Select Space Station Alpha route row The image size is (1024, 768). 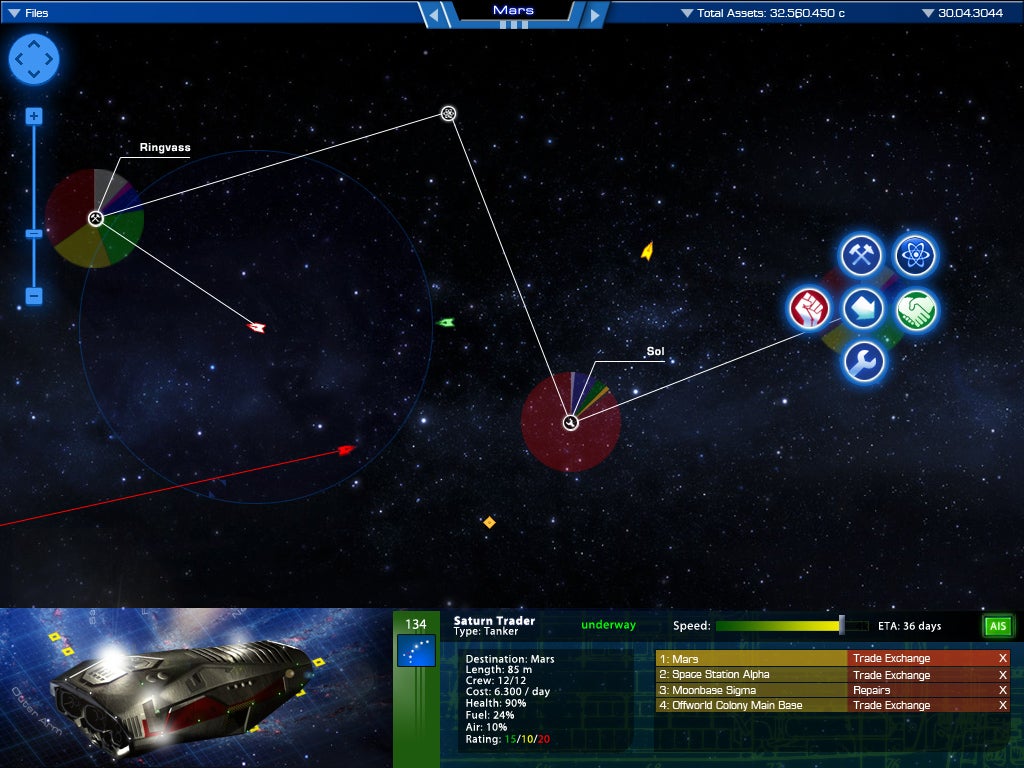point(750,675)
